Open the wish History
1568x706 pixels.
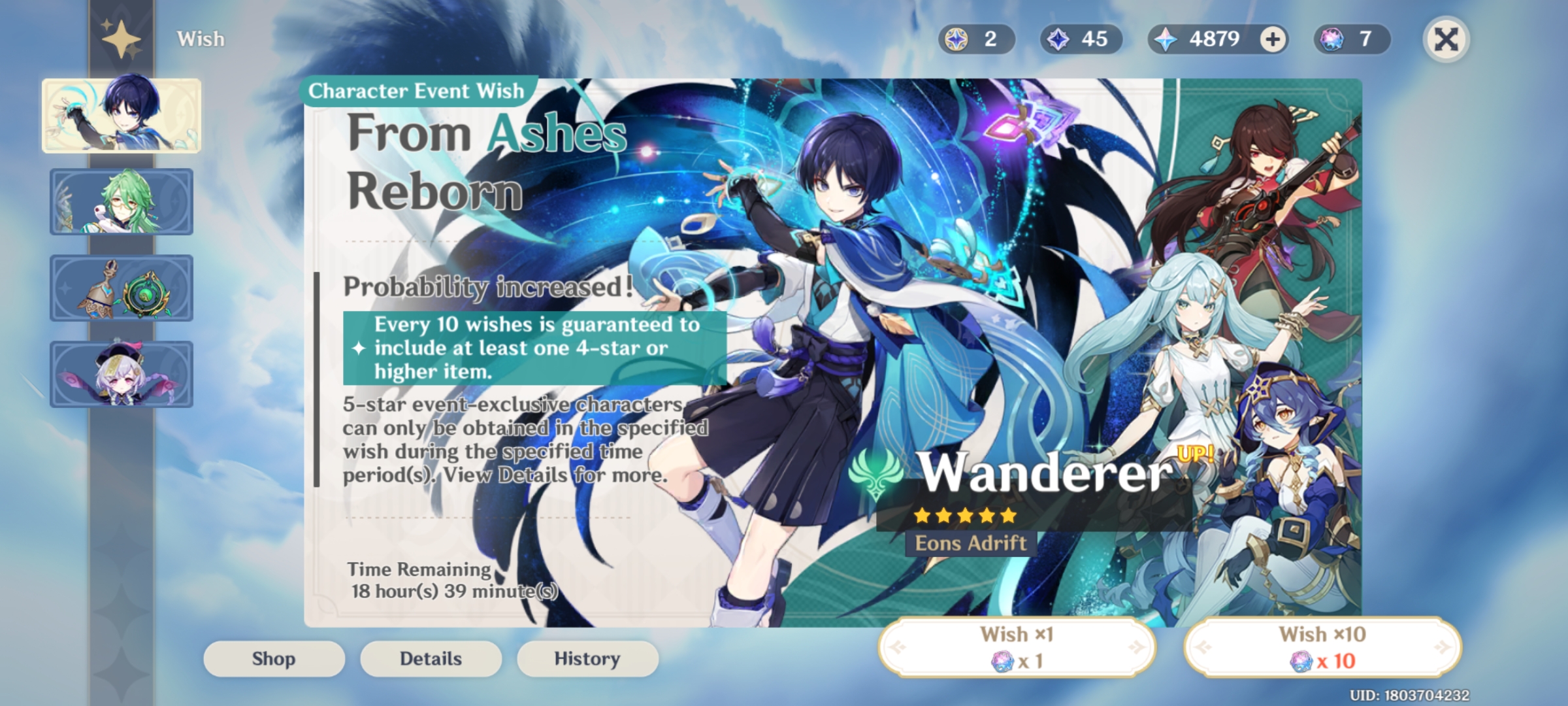587,658
